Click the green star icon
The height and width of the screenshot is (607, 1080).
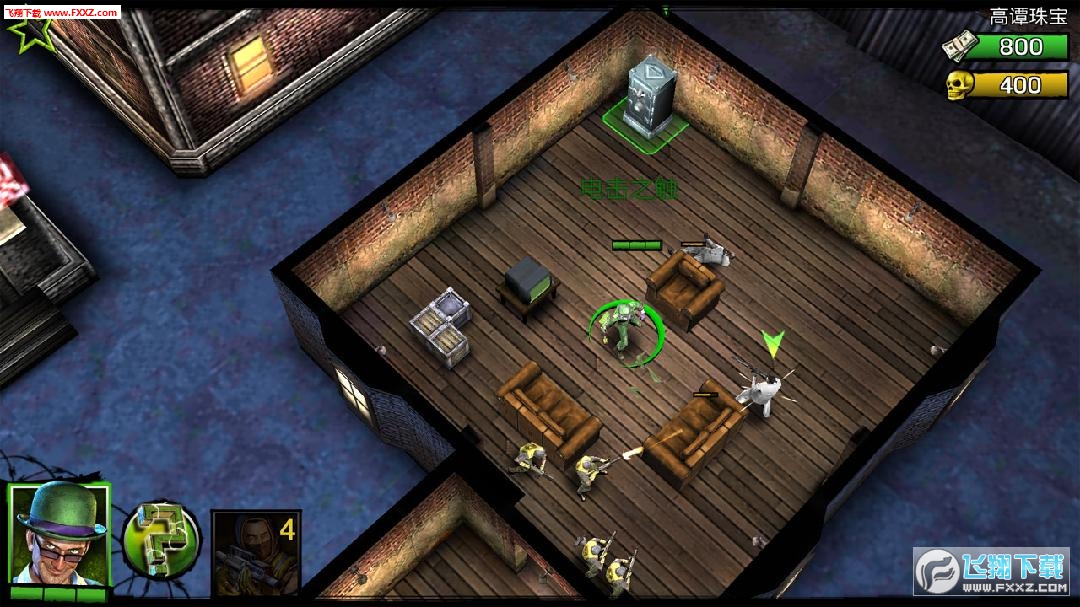27,36
